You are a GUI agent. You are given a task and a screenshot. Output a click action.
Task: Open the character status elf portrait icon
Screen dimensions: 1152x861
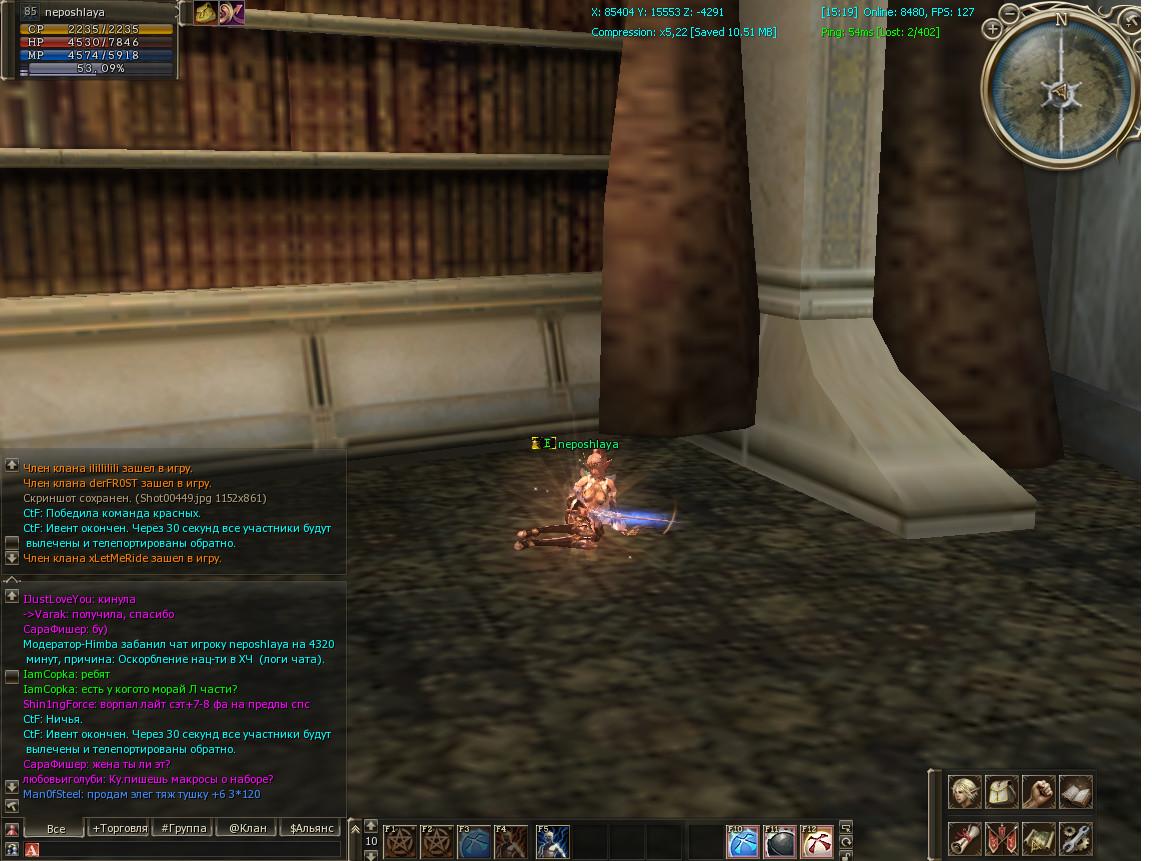[965, 792]
